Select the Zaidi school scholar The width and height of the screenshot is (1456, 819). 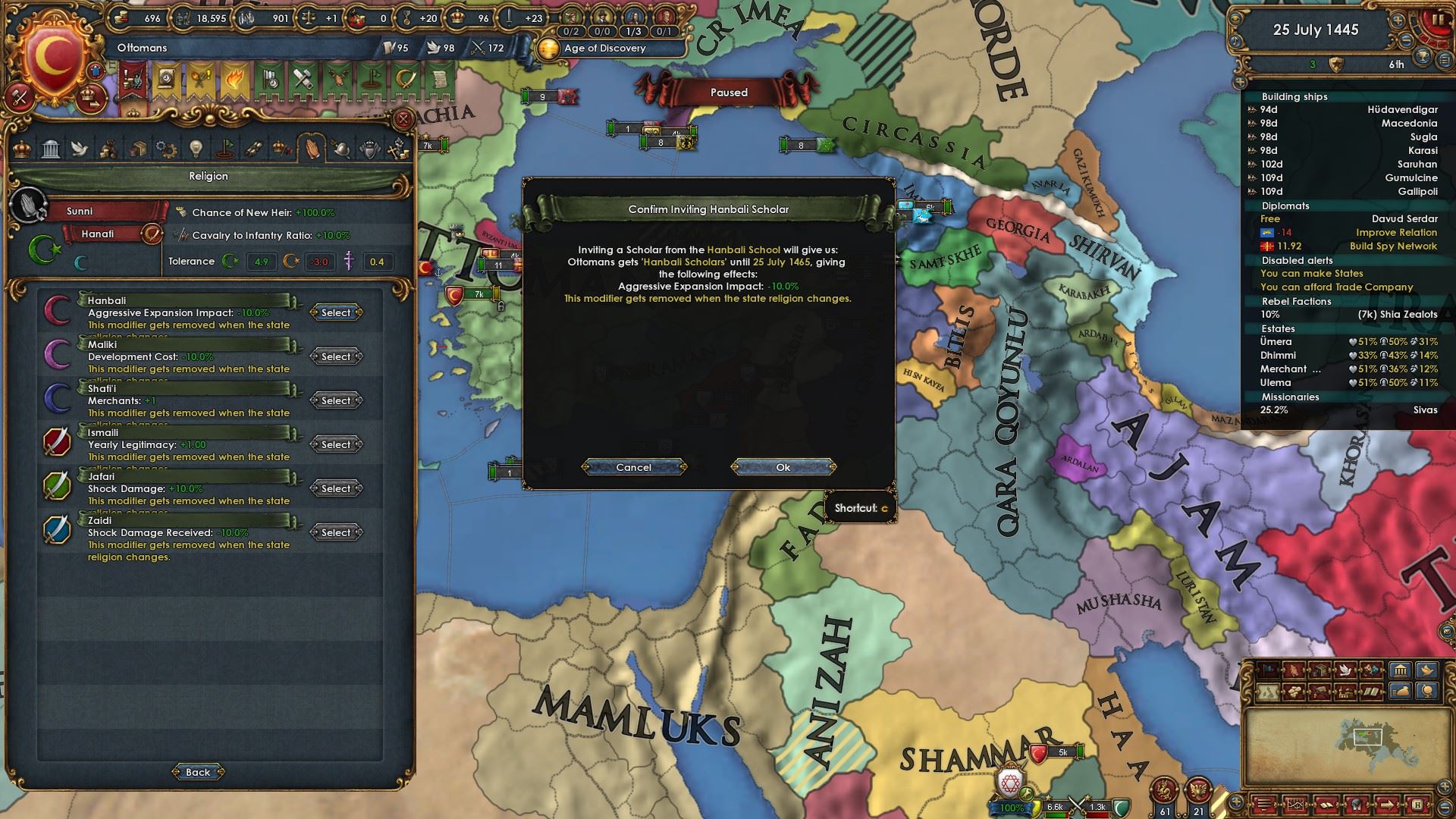[x=336, y=532]
